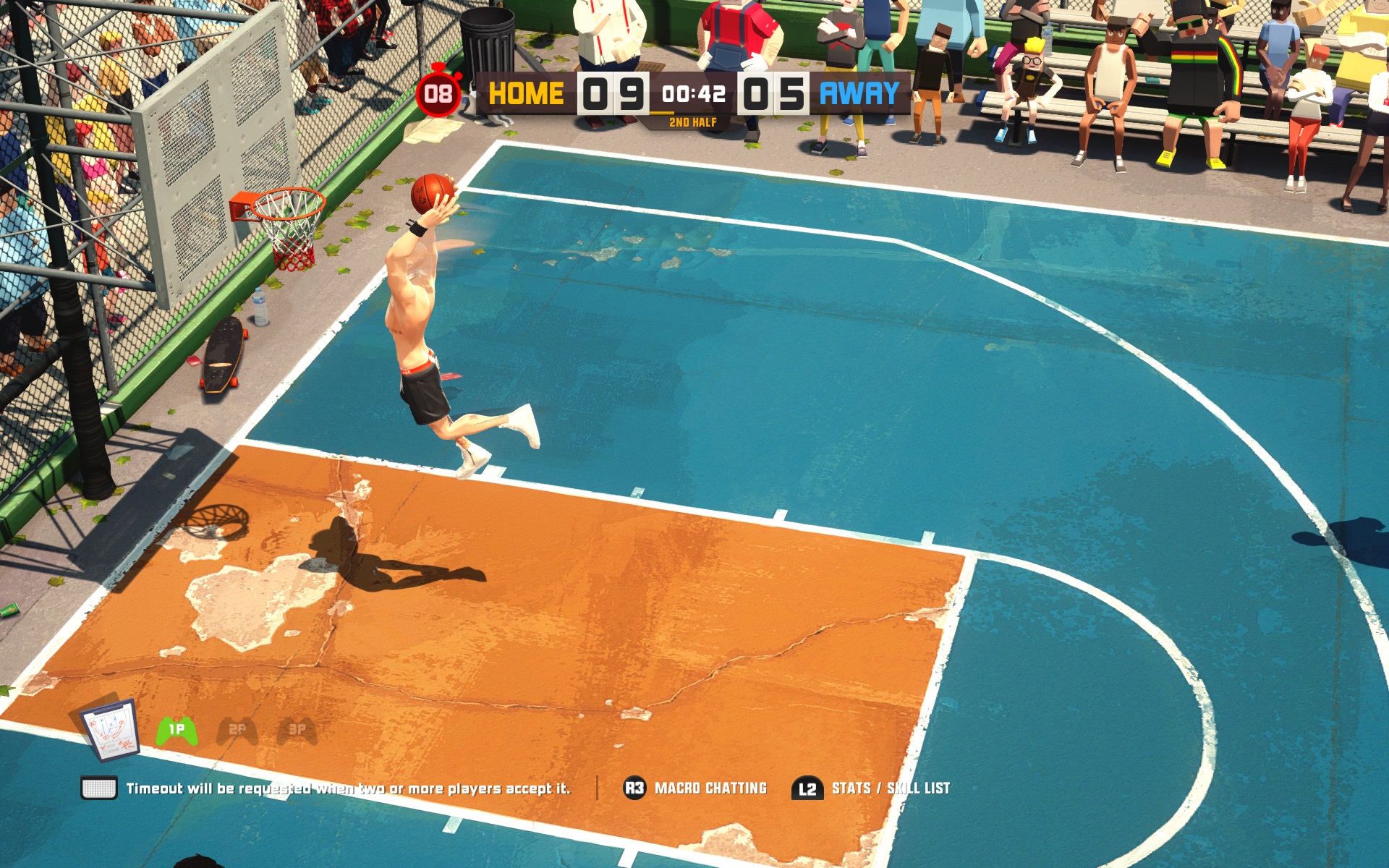Select the green 1P controller icon

[177, 731]
